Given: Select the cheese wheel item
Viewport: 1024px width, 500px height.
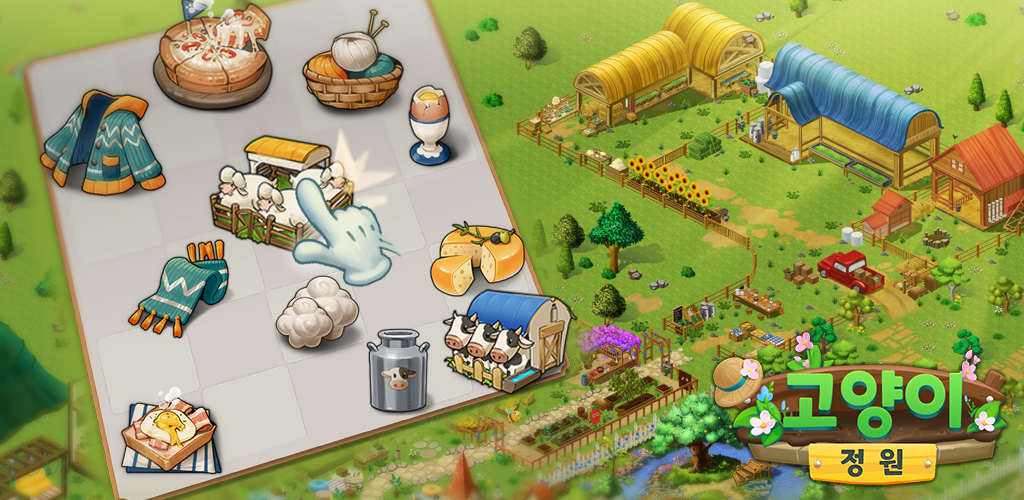Looking at the screenshot, I should click(476, 254).
